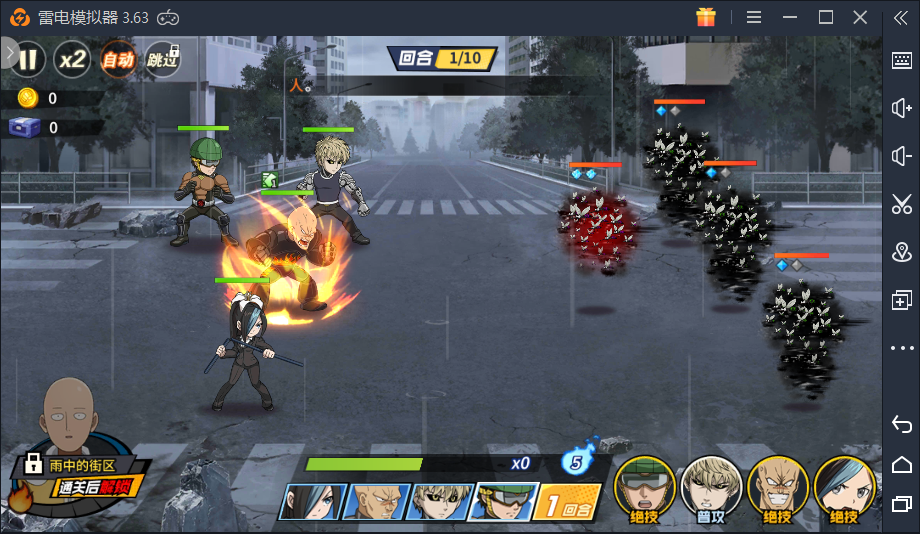
Task: Toggle the 自动 auto-battle button
Action: [117, 60]
